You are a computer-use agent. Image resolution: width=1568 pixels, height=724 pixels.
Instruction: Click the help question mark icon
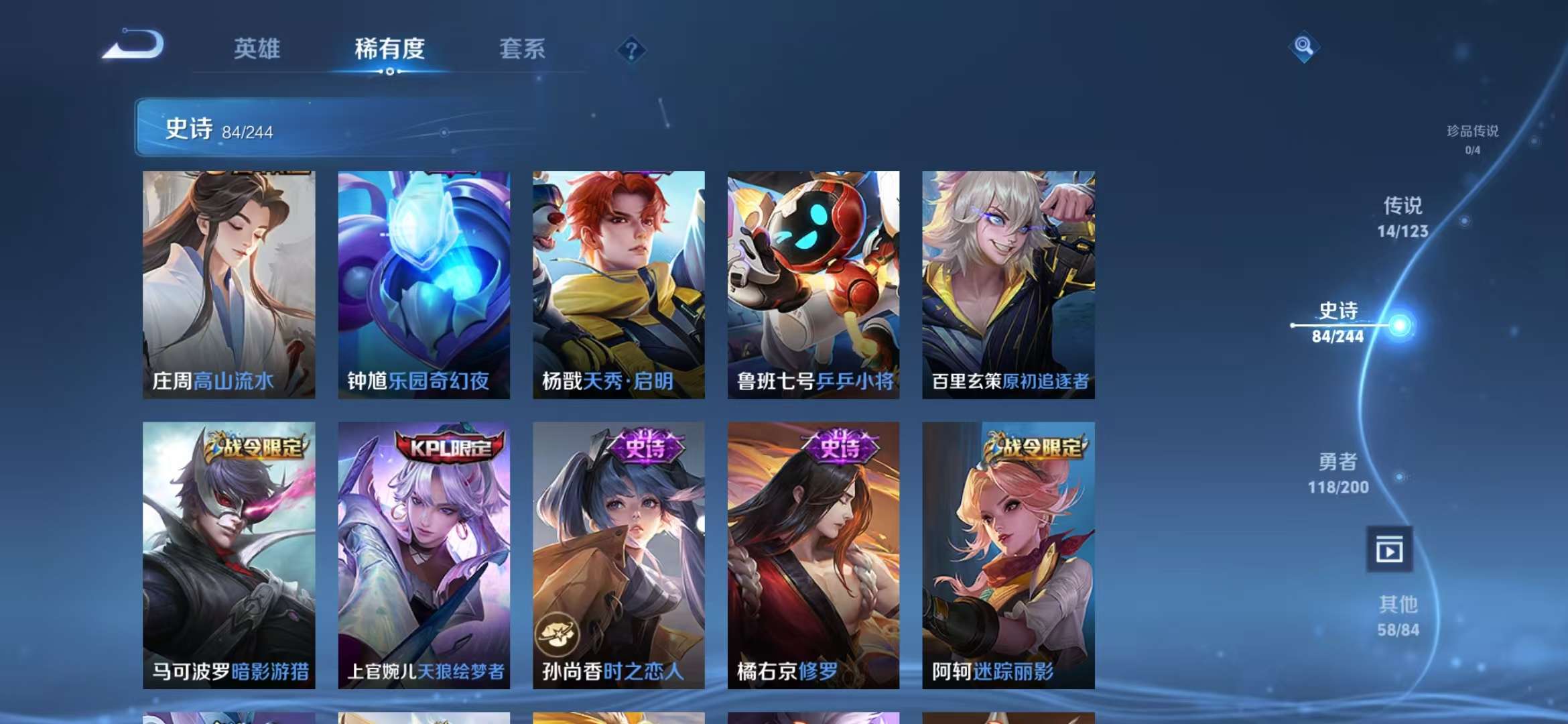pos(631,50)
